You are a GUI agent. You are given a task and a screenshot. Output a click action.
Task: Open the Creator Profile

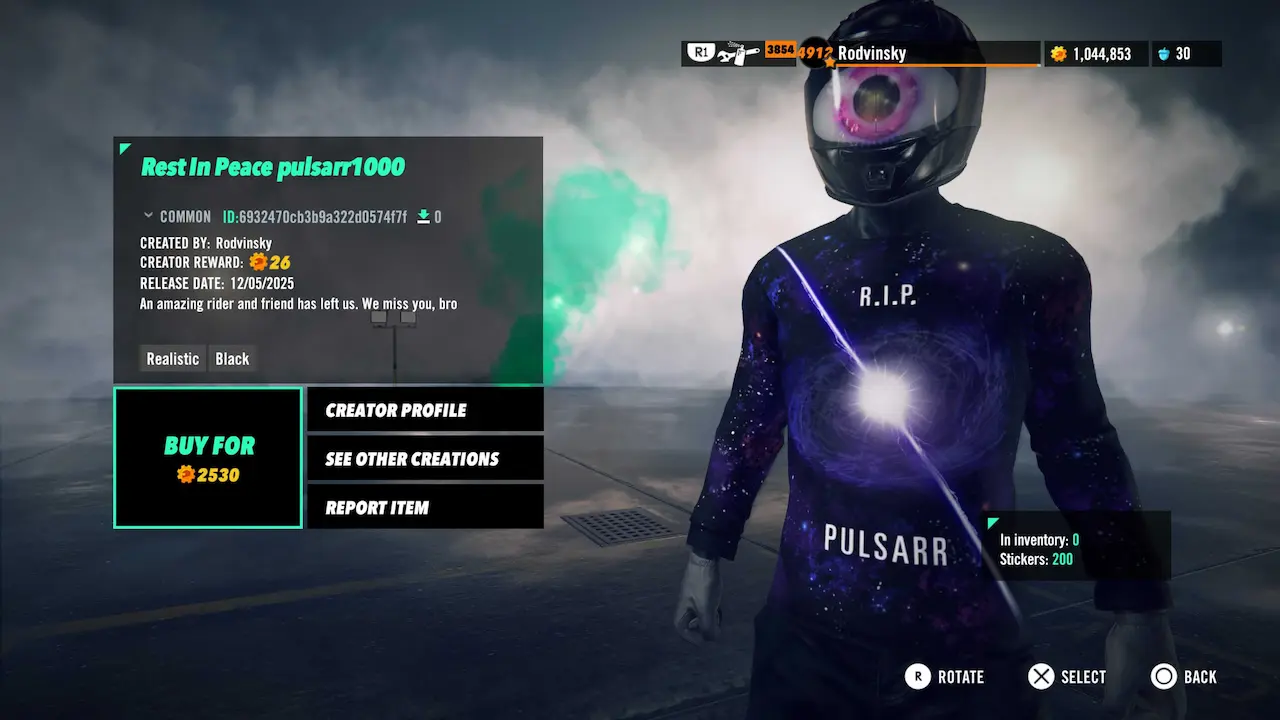(x=425, y=410)
